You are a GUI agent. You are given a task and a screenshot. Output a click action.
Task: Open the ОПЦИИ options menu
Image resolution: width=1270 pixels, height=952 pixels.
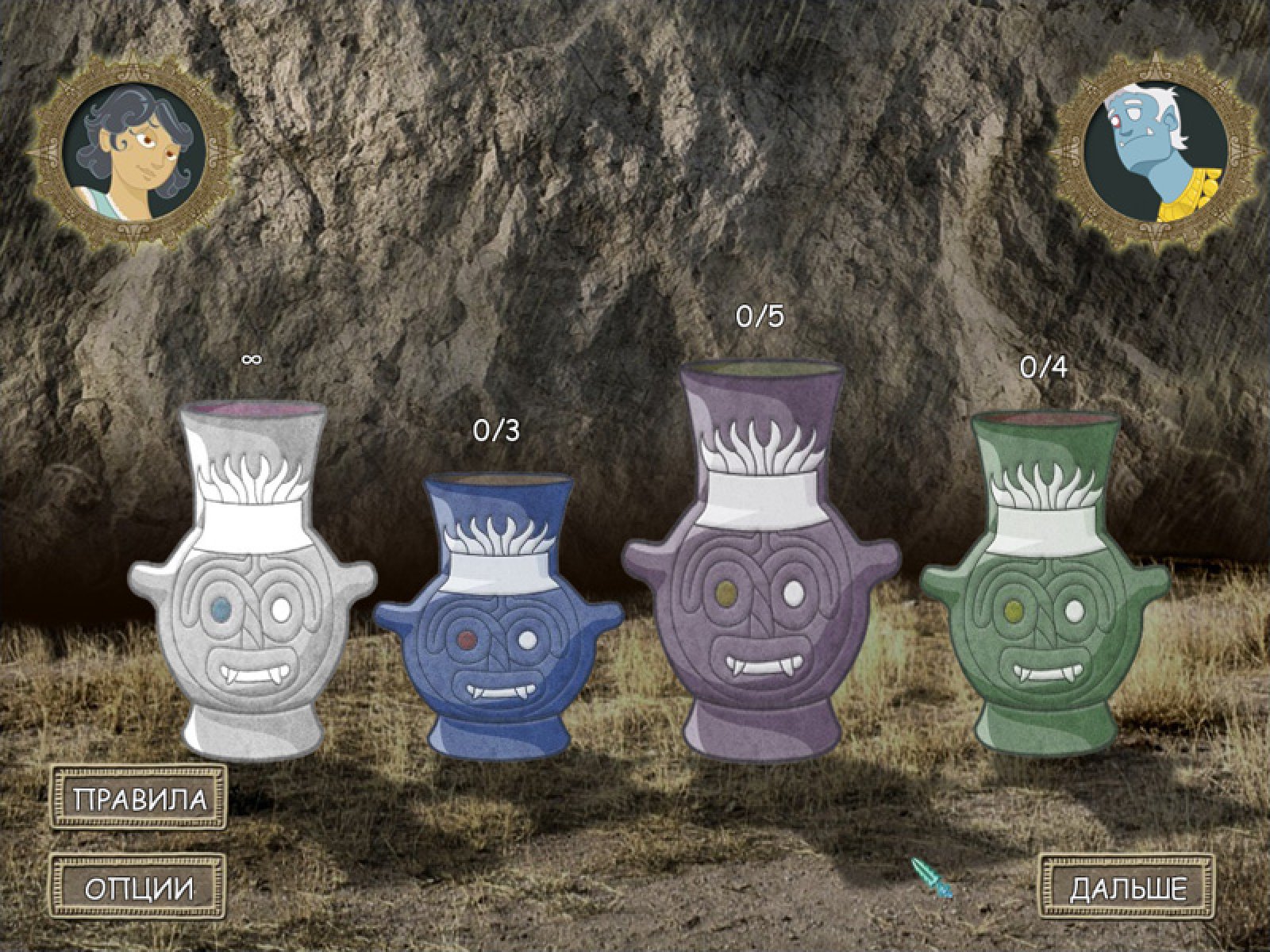pyautogui.click(x=139, y=888)
